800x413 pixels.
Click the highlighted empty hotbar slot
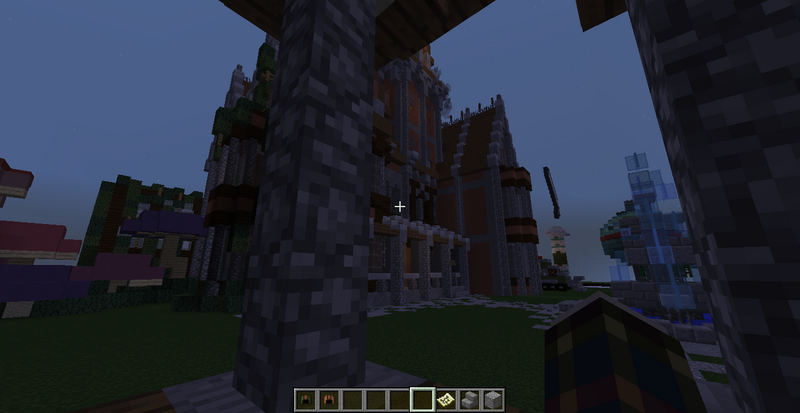[x=421, y=400]
